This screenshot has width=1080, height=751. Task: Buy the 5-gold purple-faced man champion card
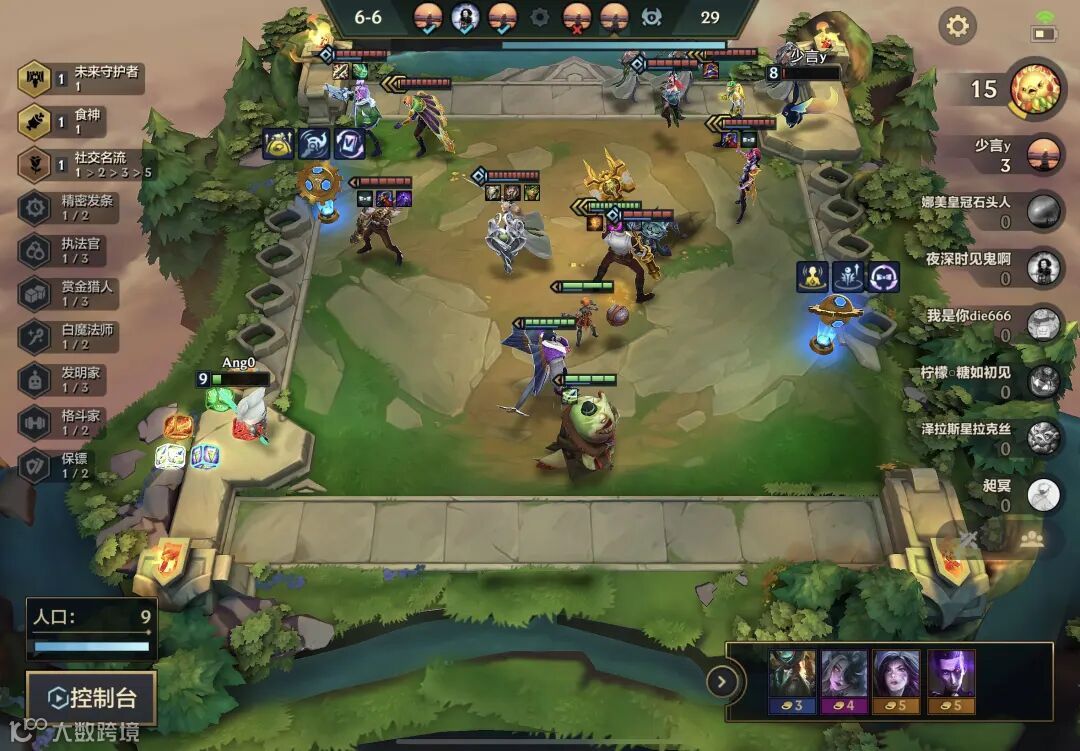click(950, 680)
